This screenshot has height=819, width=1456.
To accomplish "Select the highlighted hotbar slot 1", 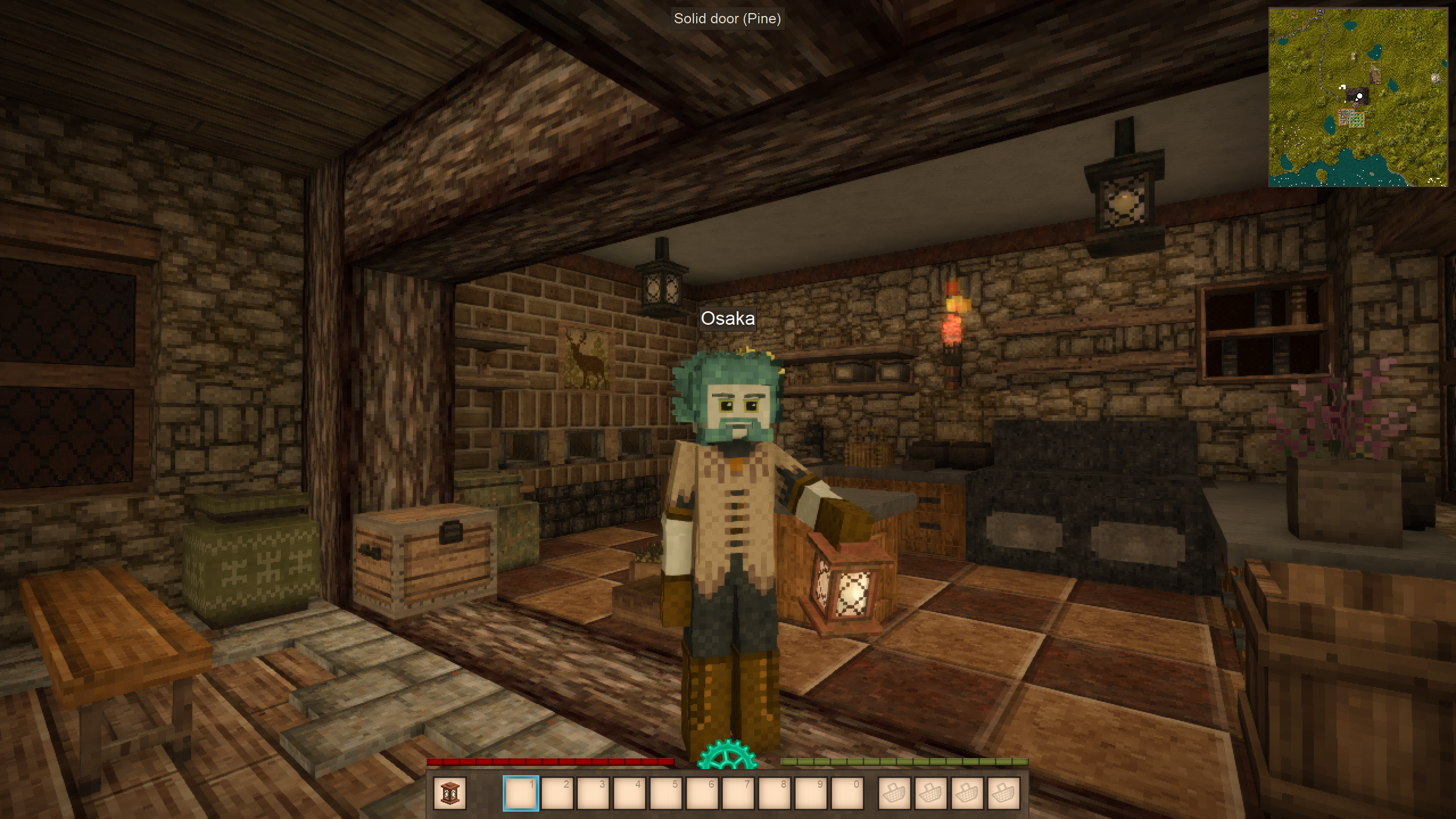I will tap(520, 793).
